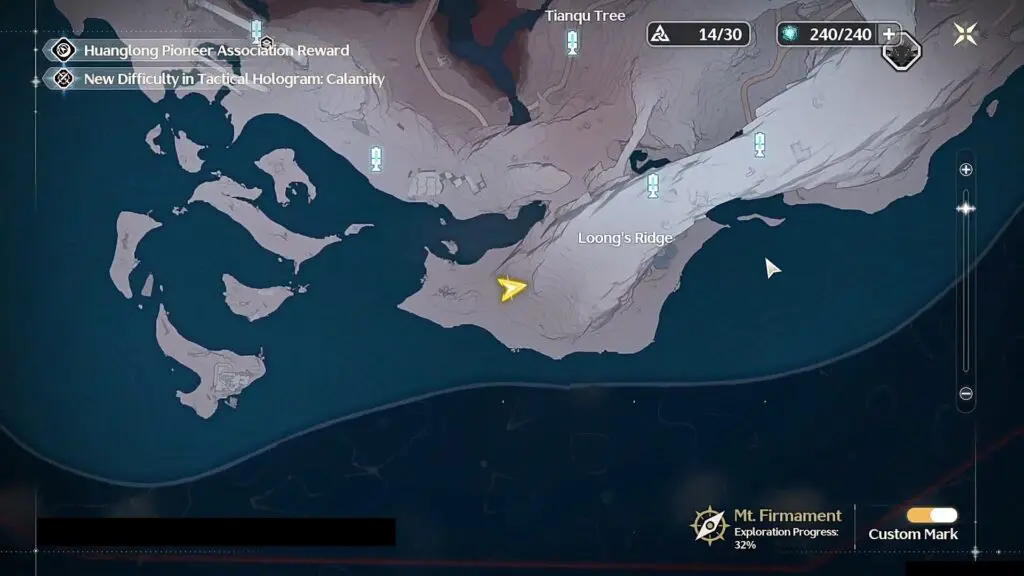Click the map zoom slider handle
Viewport: 1024px width, 576px height.
pyautogui.click(x=966, y=208)
